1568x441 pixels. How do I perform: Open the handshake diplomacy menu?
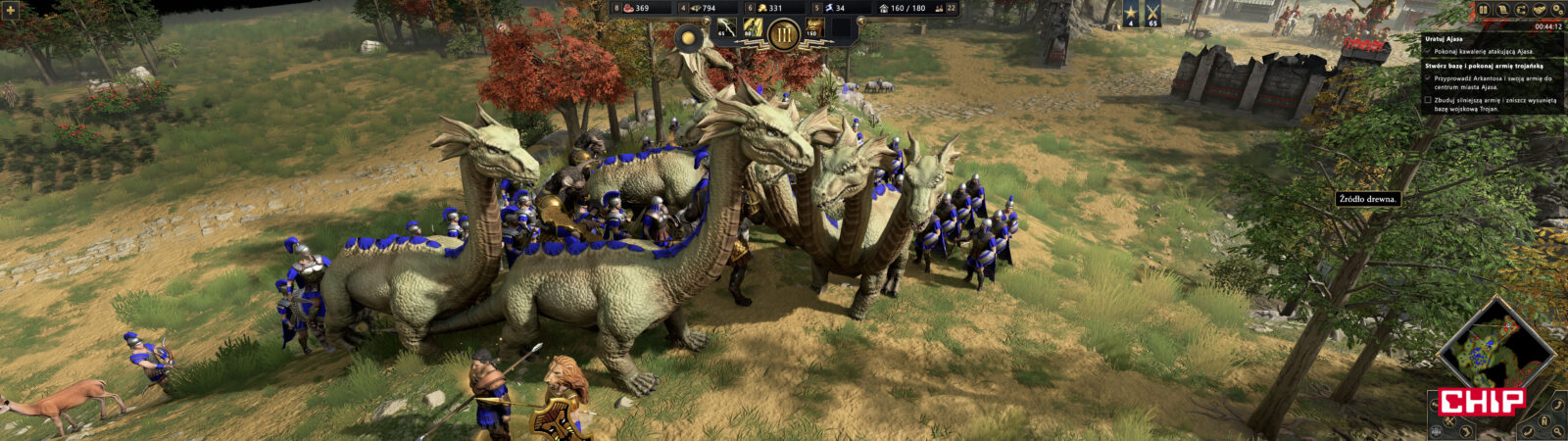coord(1539,10)
